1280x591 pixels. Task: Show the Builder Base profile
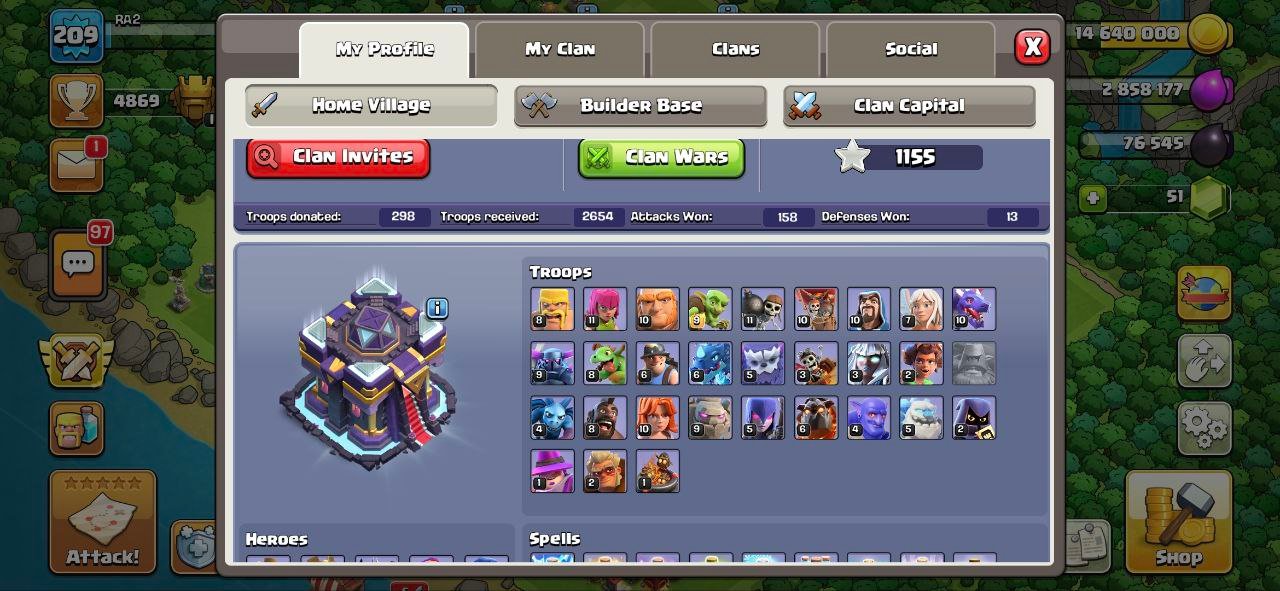640,106
